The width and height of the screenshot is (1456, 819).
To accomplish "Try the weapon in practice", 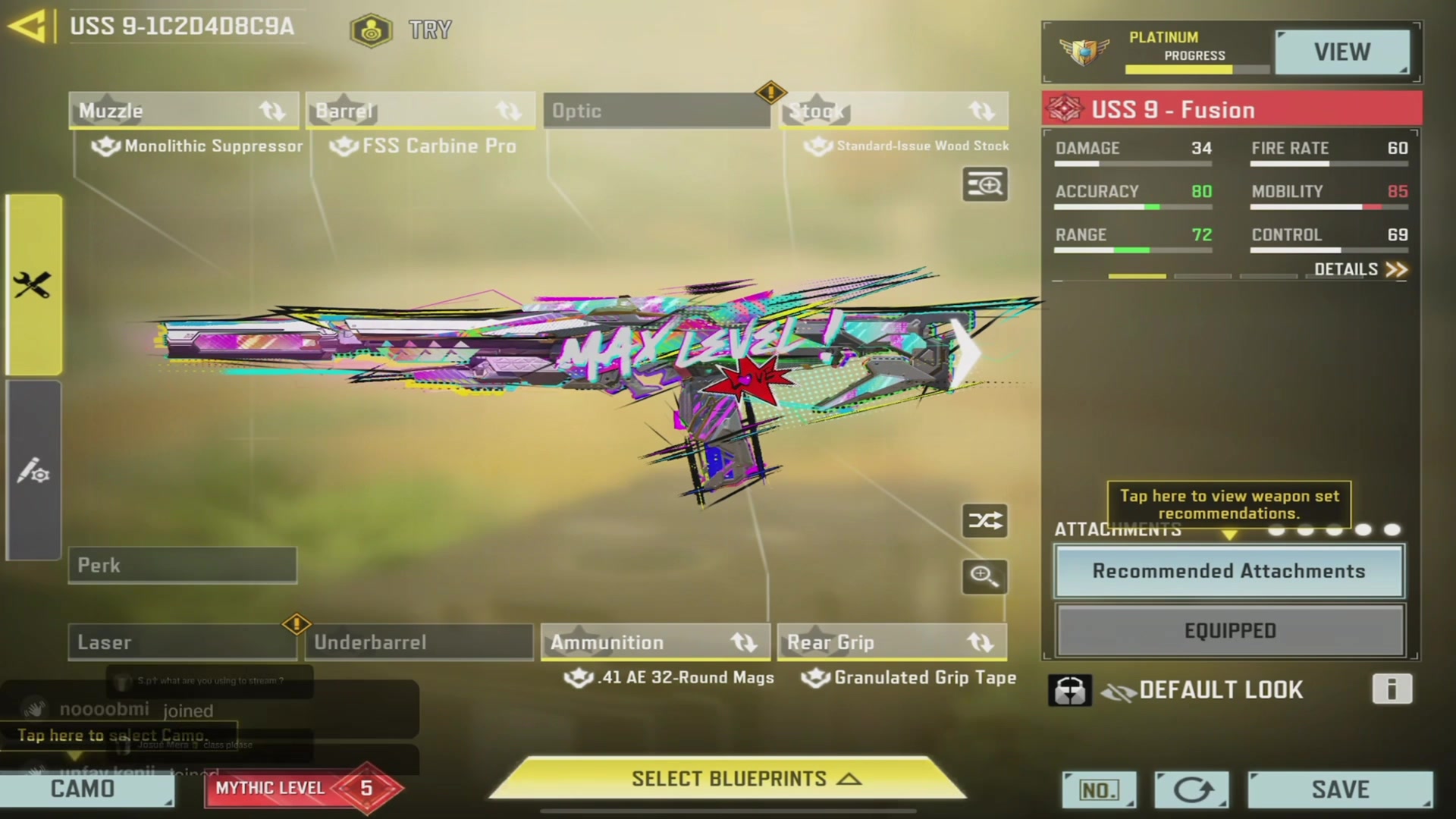I will [x=402, y=30].
